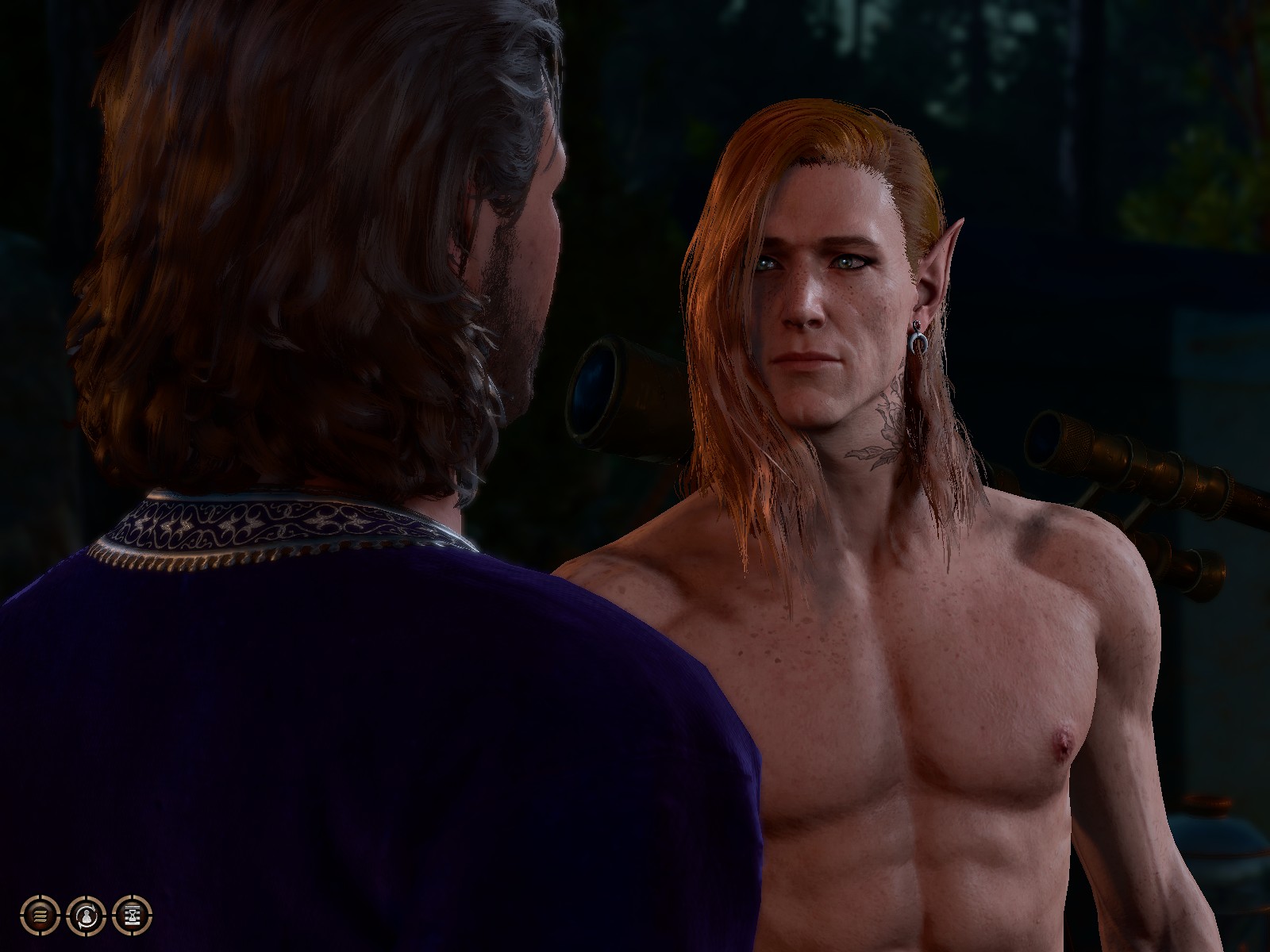Open the three-lines menu icon

[x=40, y=914]
